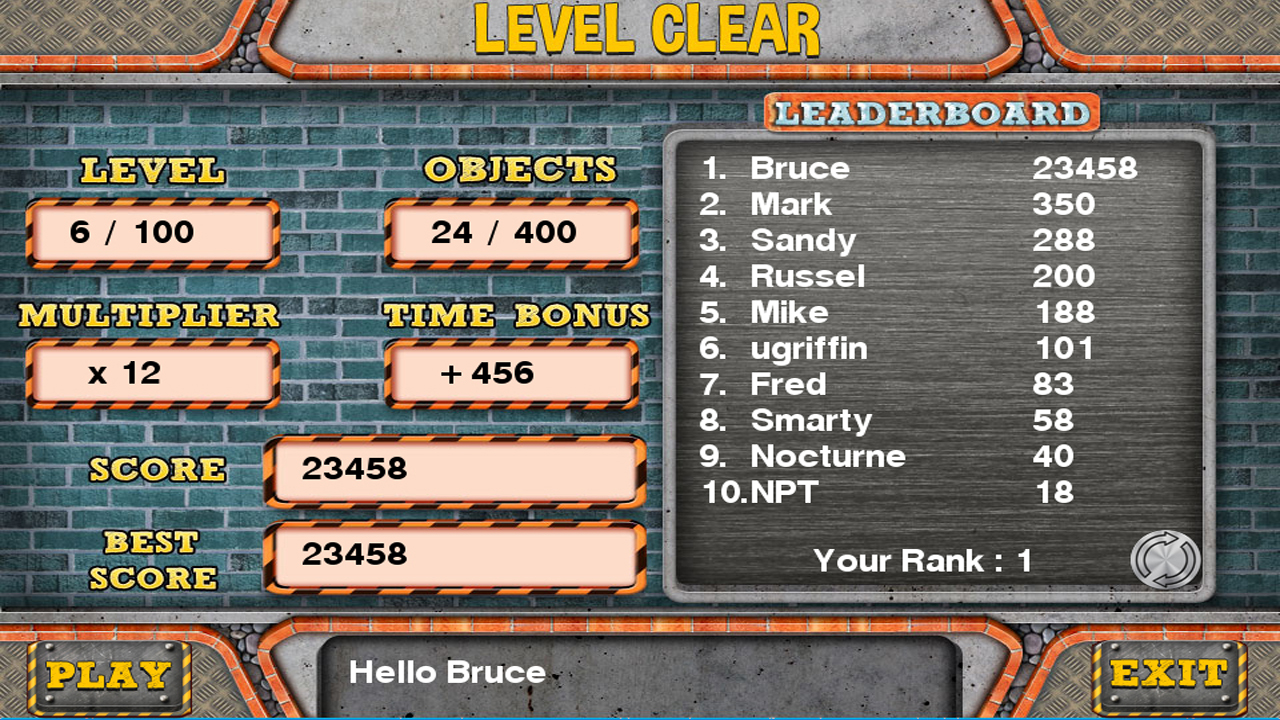Click the LEVEL 6/100 display box

tap(152, 231)
